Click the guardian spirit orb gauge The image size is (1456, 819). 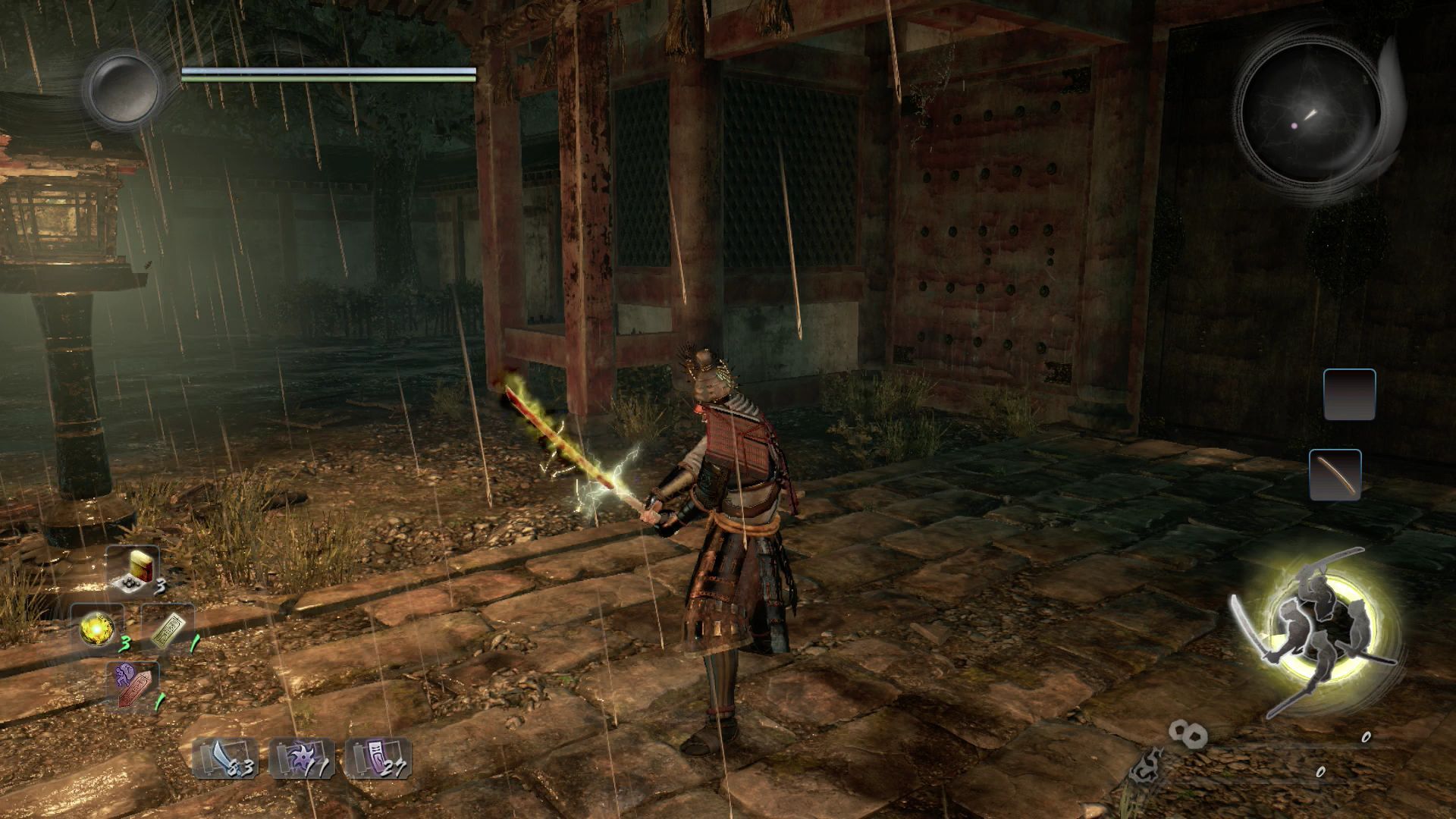point(123,88)
